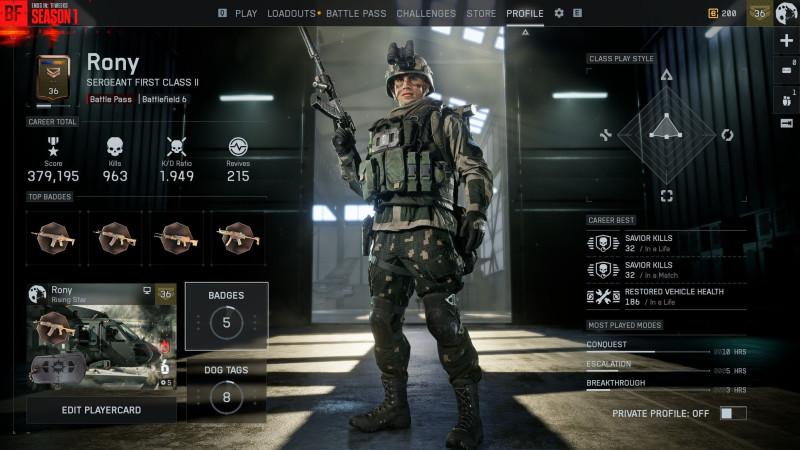
Task: View the Battle Pass tag under the player name
Action: pyautogui.click(x=111, y=99)
